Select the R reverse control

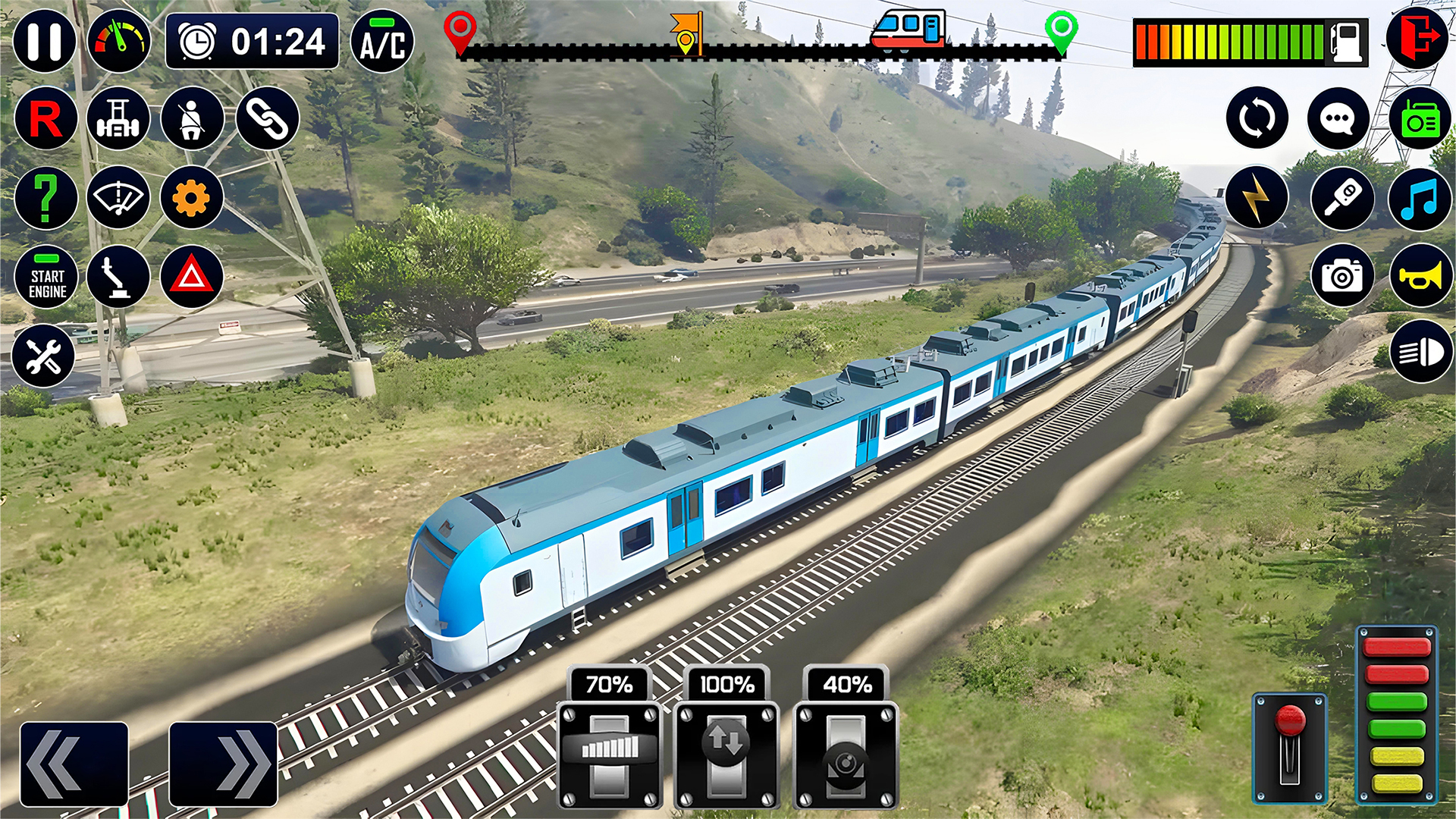click(x=45, y=118)
